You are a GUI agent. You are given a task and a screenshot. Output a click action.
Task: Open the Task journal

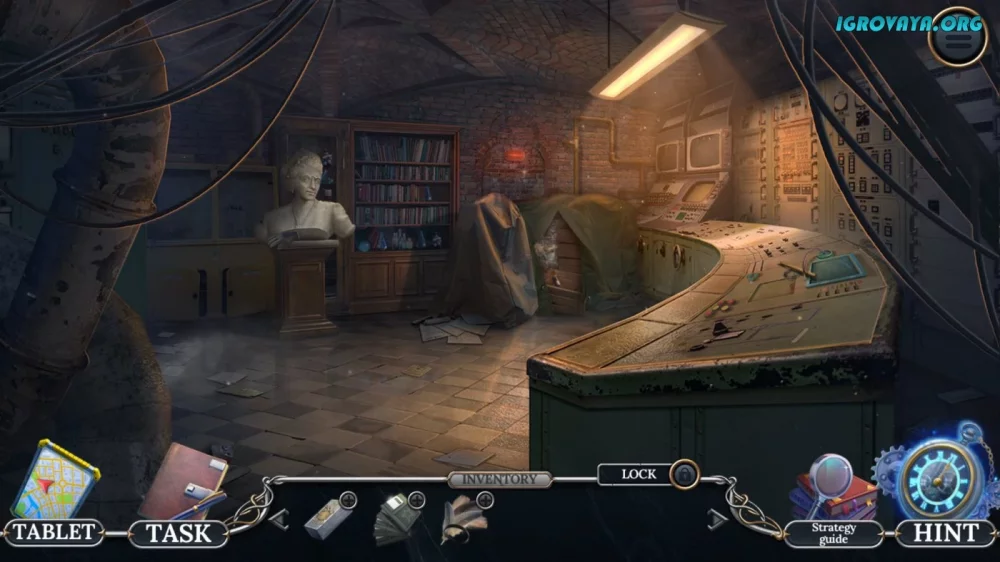click(181, 486)
